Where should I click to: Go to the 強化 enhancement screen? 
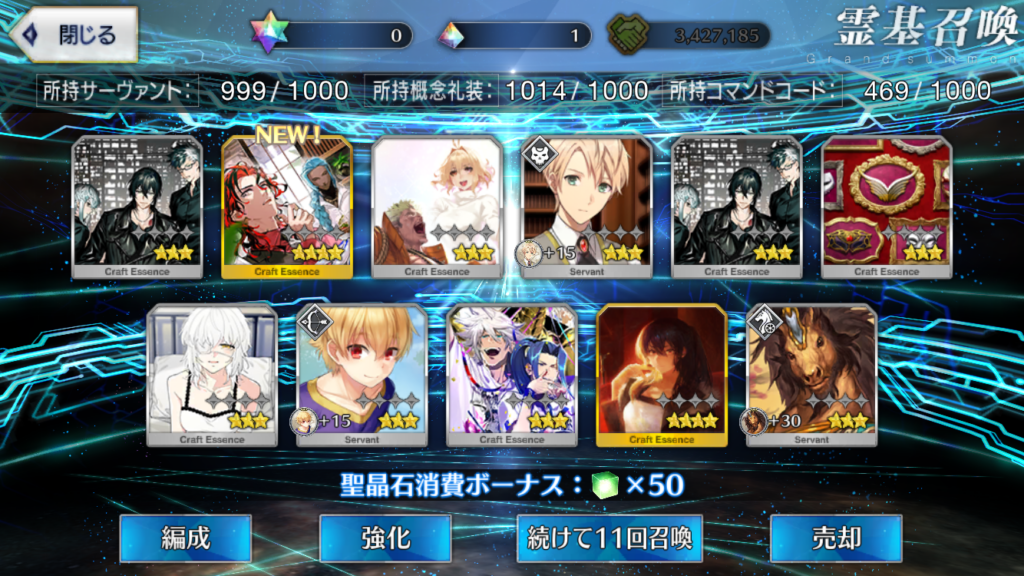[x=385, y=538]
